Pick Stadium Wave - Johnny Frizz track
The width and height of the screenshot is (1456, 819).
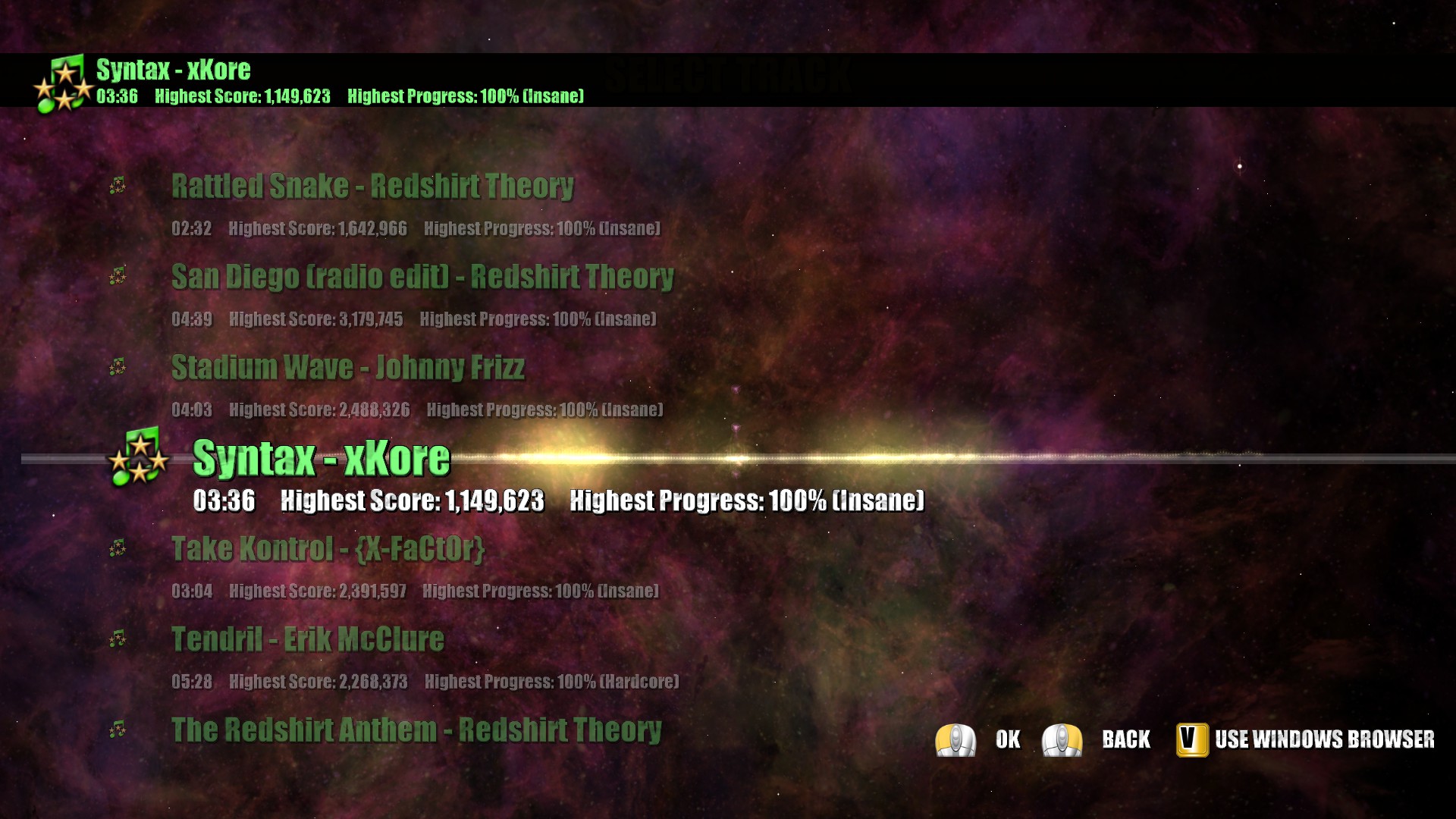347,368
